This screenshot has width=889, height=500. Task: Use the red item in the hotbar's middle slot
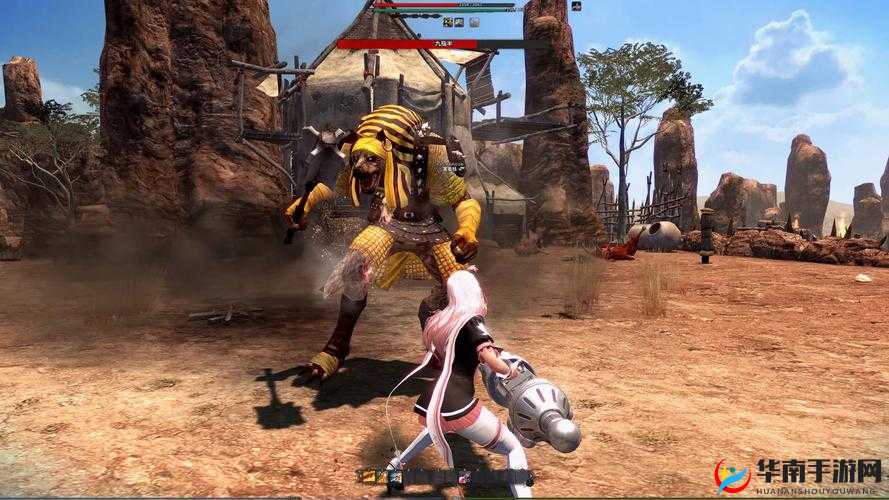(x=463, y=478)
